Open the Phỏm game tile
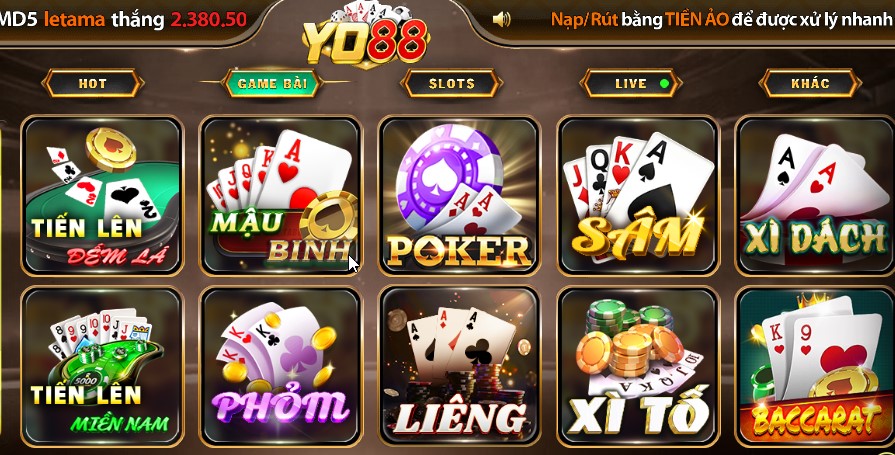Viewport: 895px width, 455px height. click(x=280, y=367)
